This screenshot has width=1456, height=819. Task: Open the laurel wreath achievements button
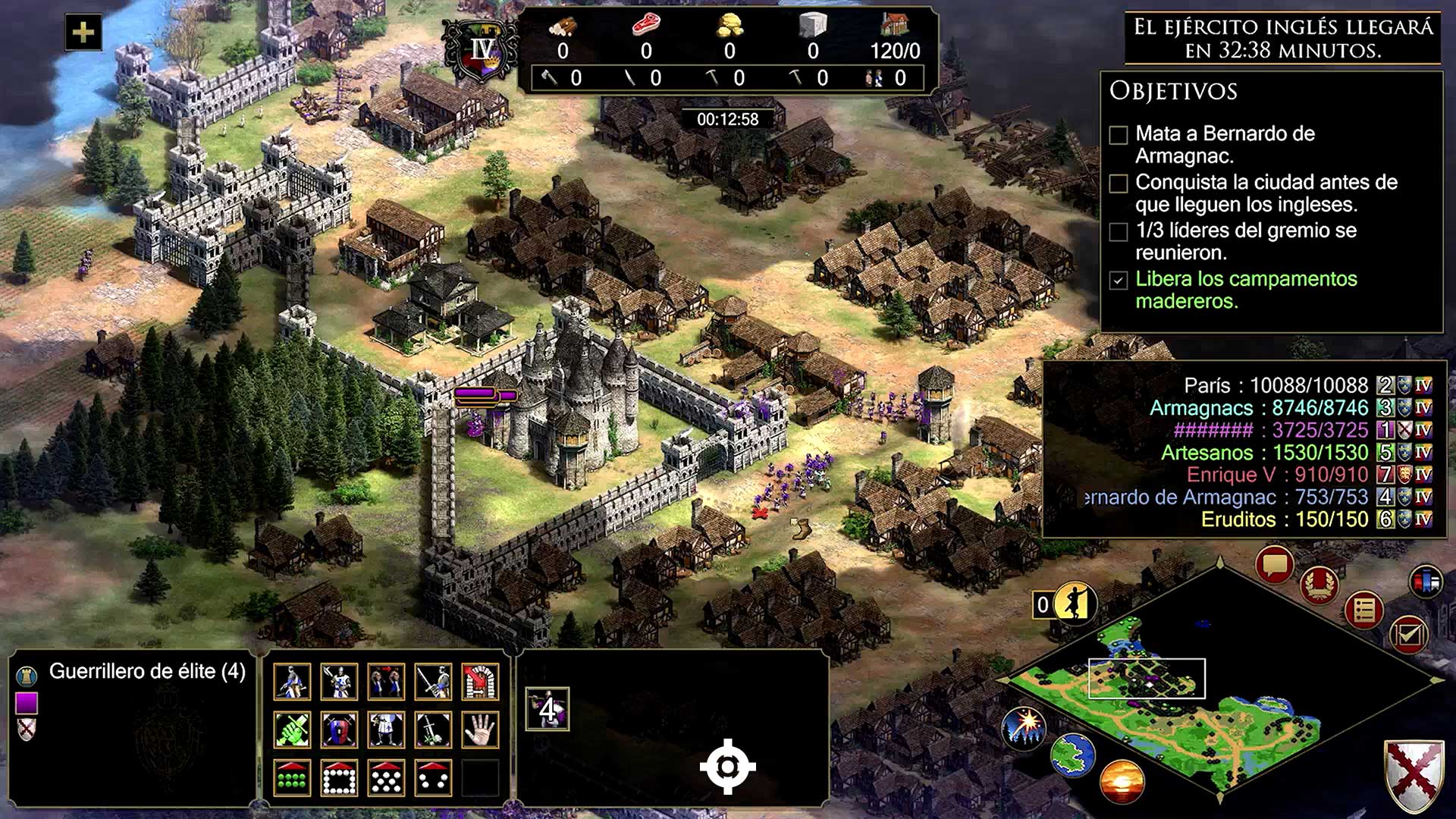tap(1319, 584)
